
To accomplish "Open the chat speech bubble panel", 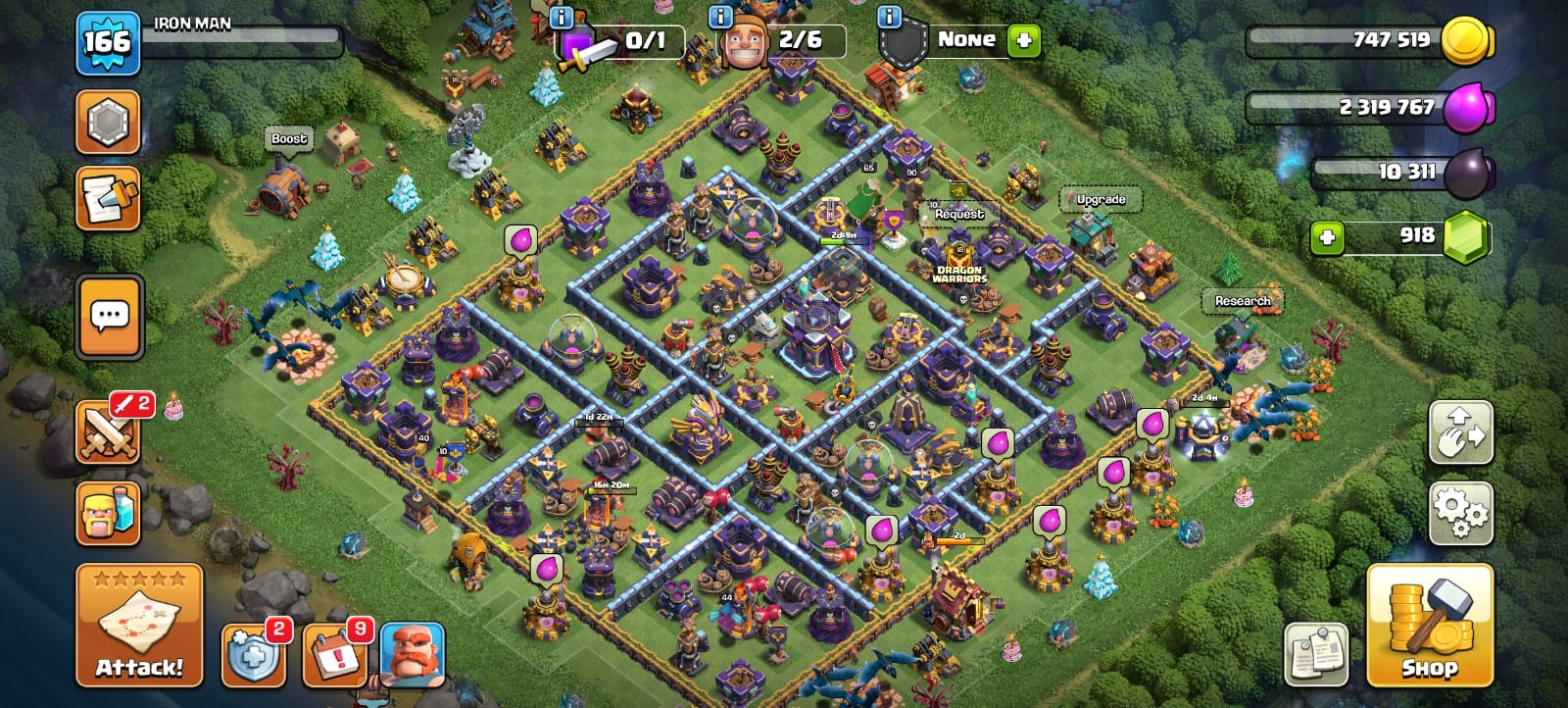I will [x=109, y=316].
